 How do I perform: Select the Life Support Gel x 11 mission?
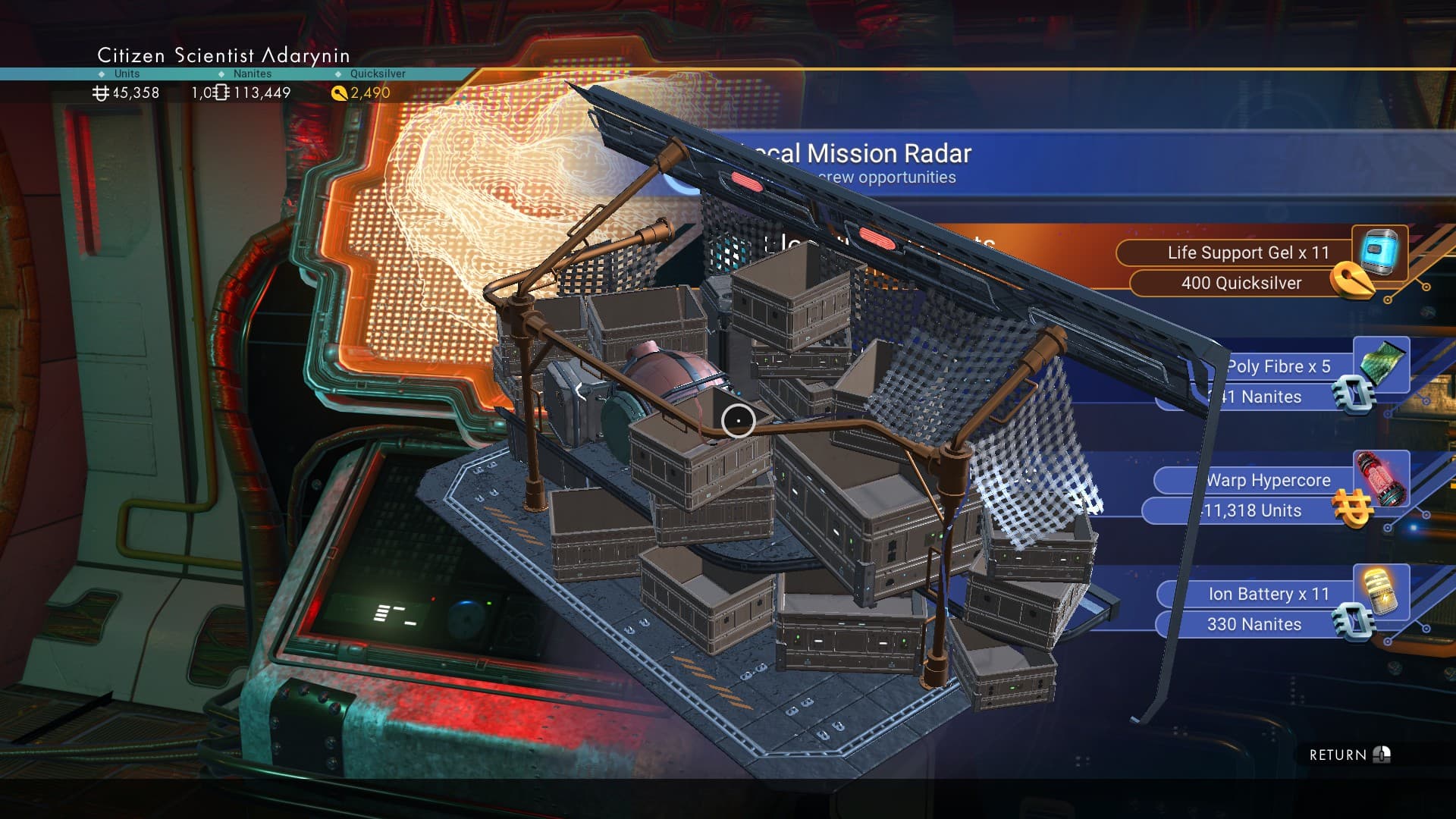point(1247,253)
